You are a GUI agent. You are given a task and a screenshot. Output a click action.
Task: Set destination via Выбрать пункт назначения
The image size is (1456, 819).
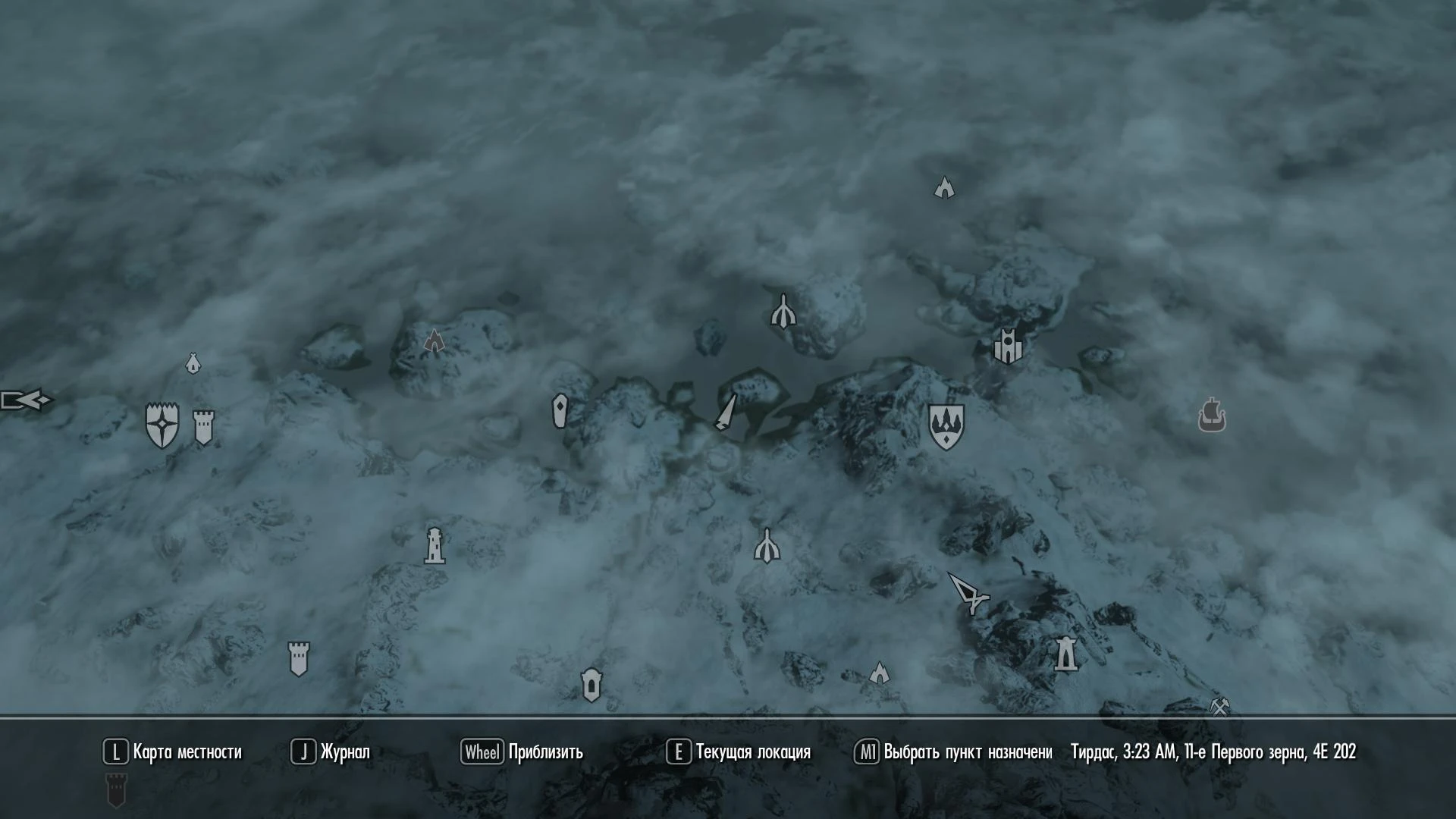[963, 752]
